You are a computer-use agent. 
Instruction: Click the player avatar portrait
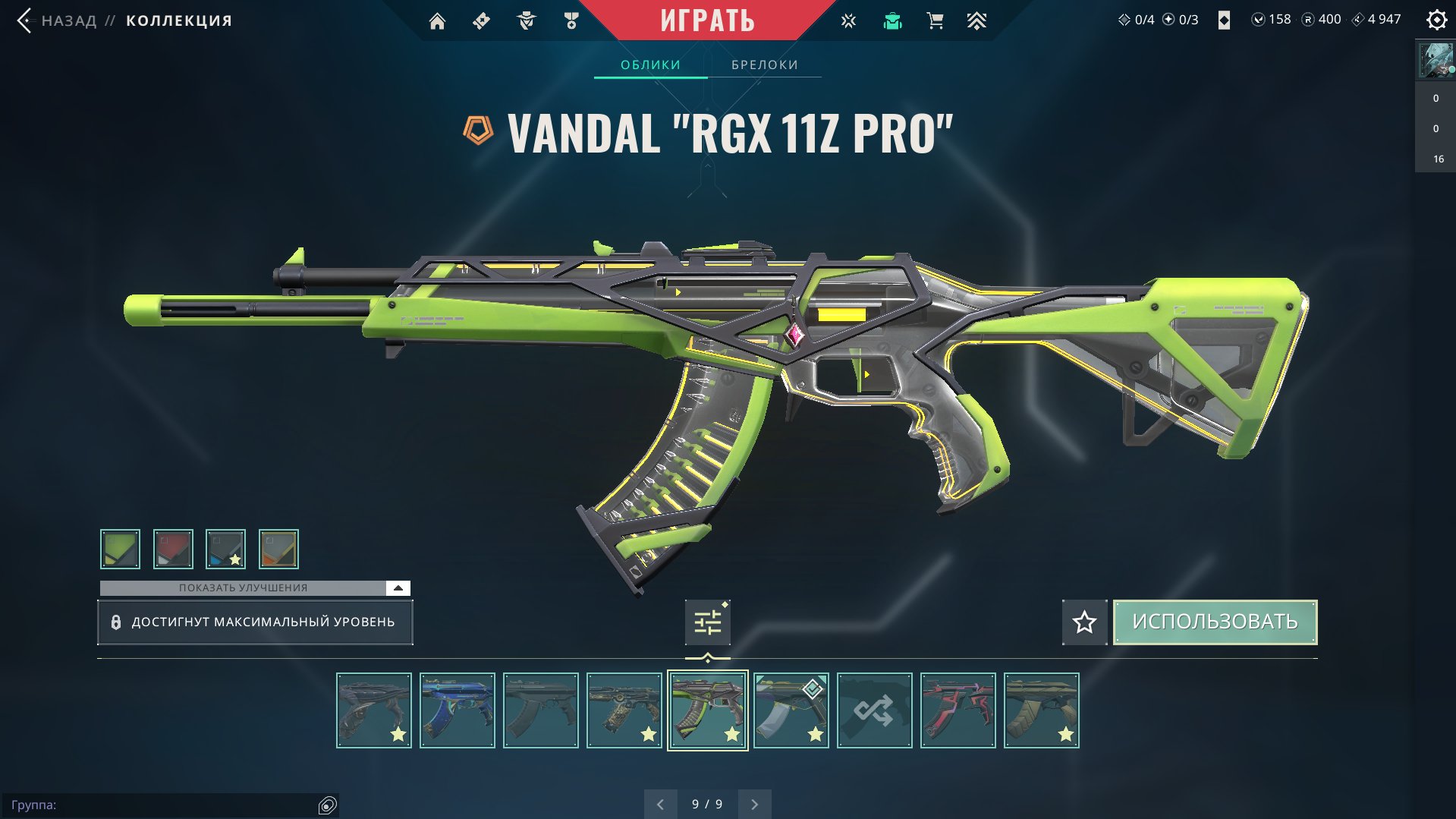coord(1435,60)
